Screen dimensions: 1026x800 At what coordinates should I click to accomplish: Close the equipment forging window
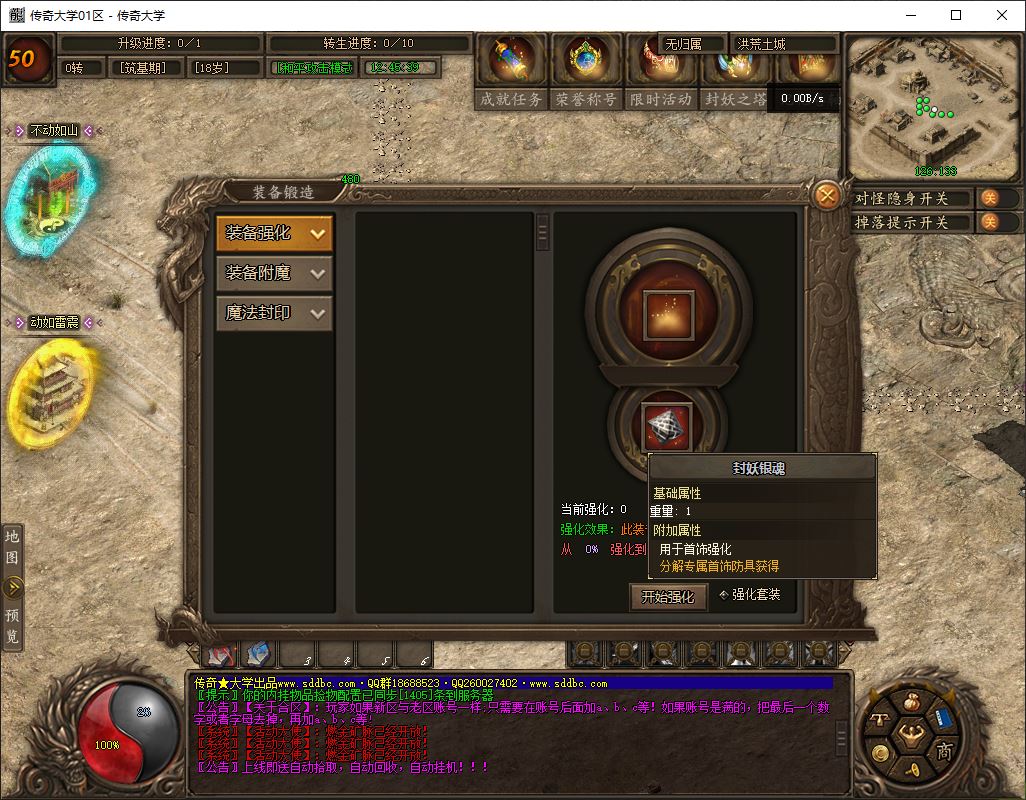pos(826,196)
